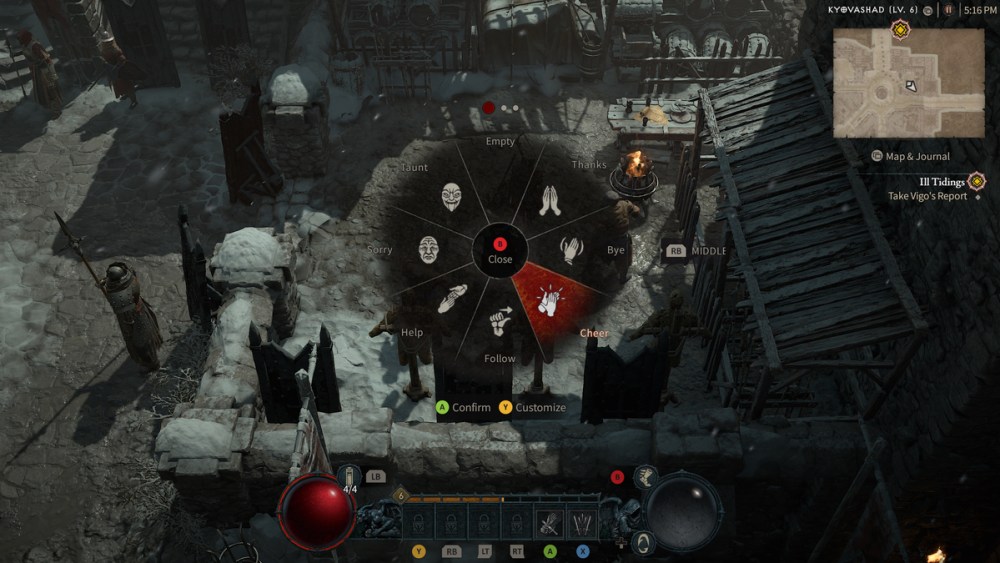Activate the fifth skill slot with arrow icon
Image resolution: width=1000 pixels, height=563 pixels.
click(x=549, y=523)
